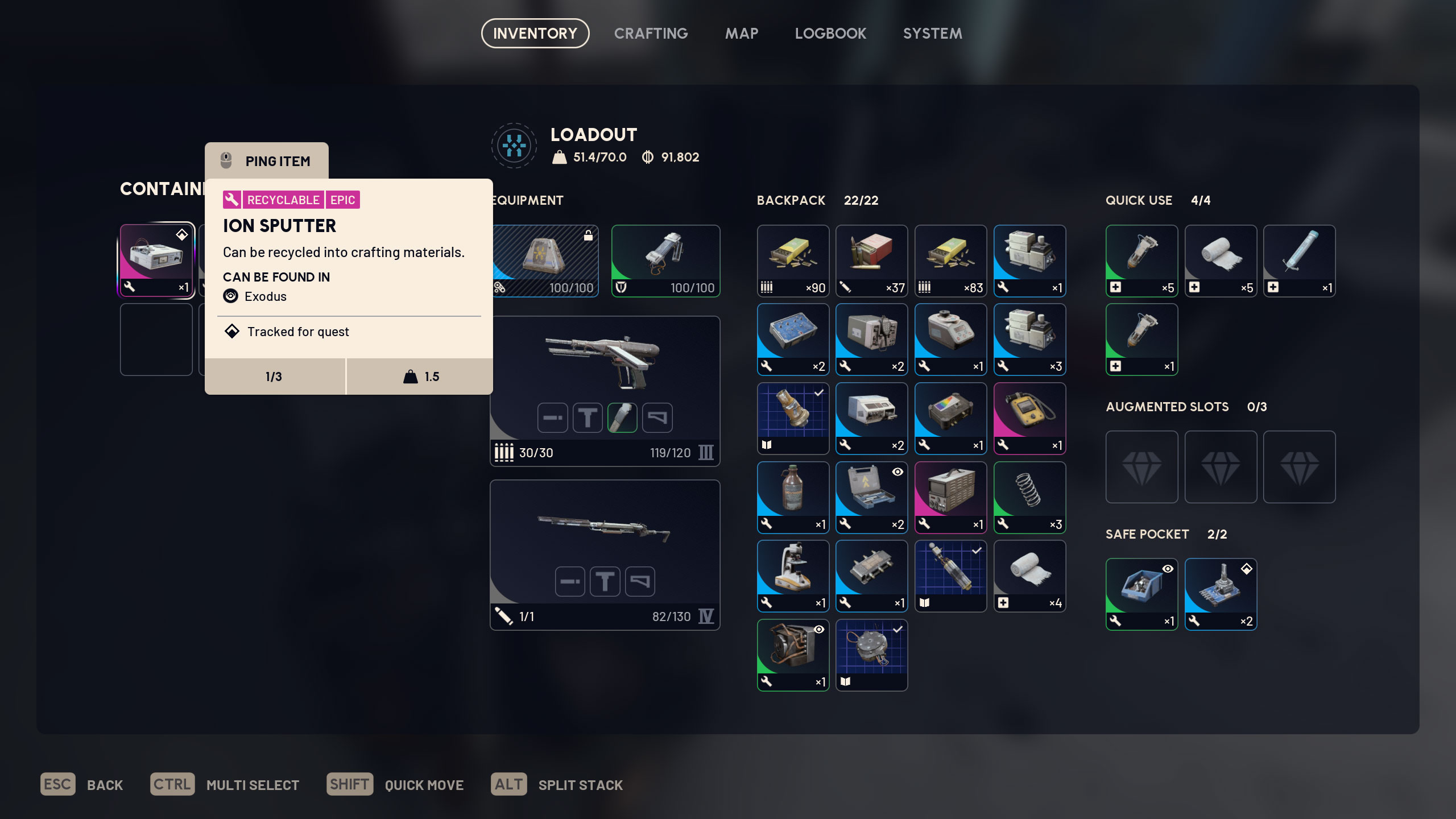Screen dimensions: 1456x819
Task: Choose the coiled springs x3 item
Action: point(1029,497)
